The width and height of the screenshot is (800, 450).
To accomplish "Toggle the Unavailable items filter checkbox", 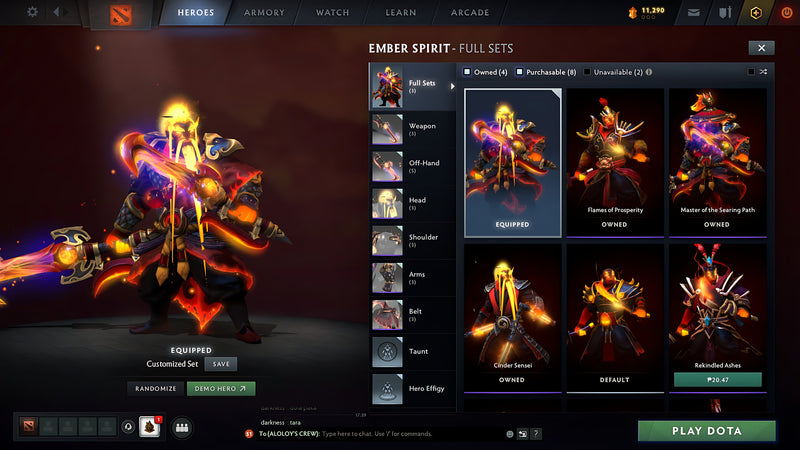I will [x=587, y=72].
